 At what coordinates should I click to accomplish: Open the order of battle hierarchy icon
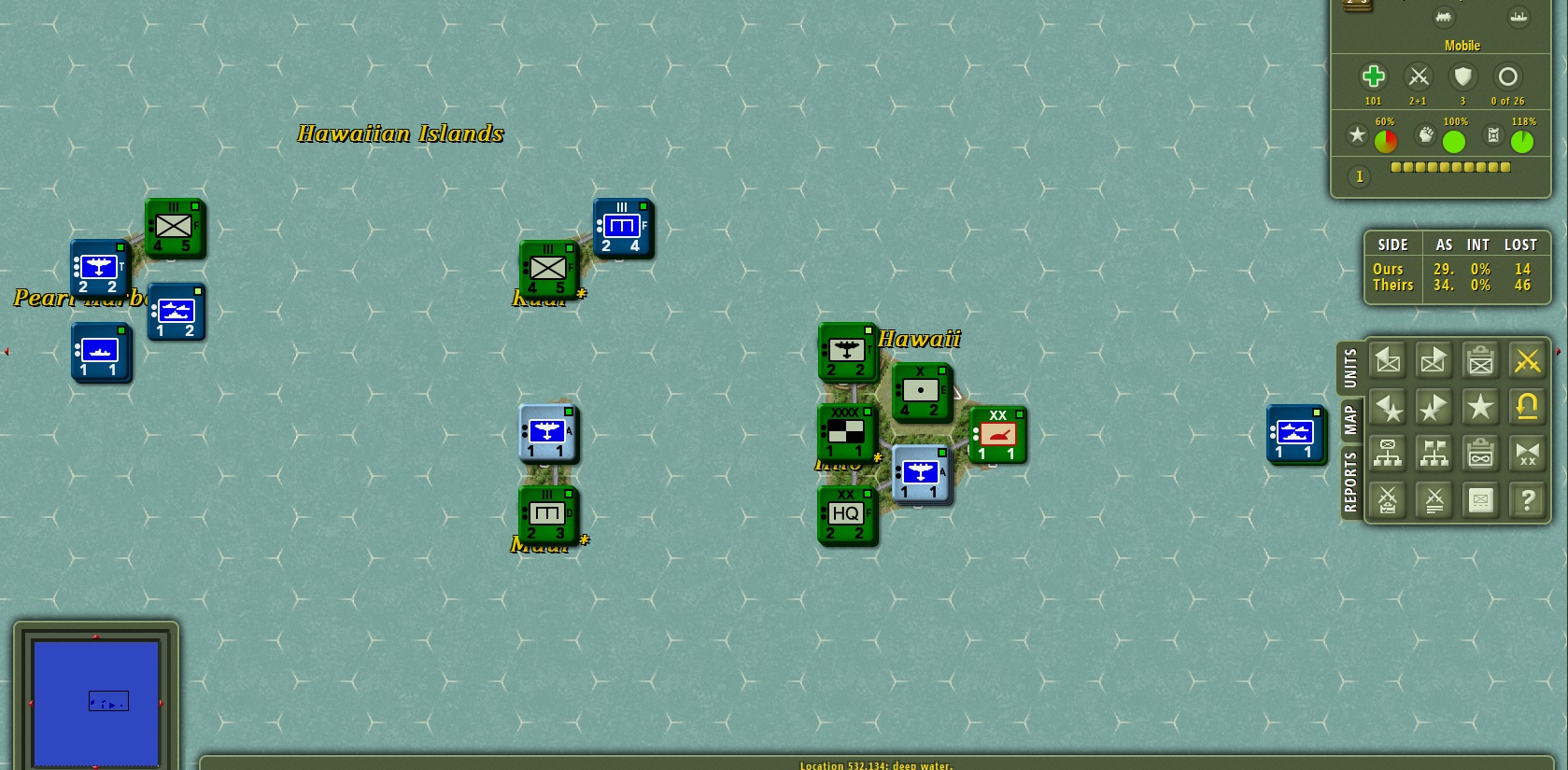1388,454
